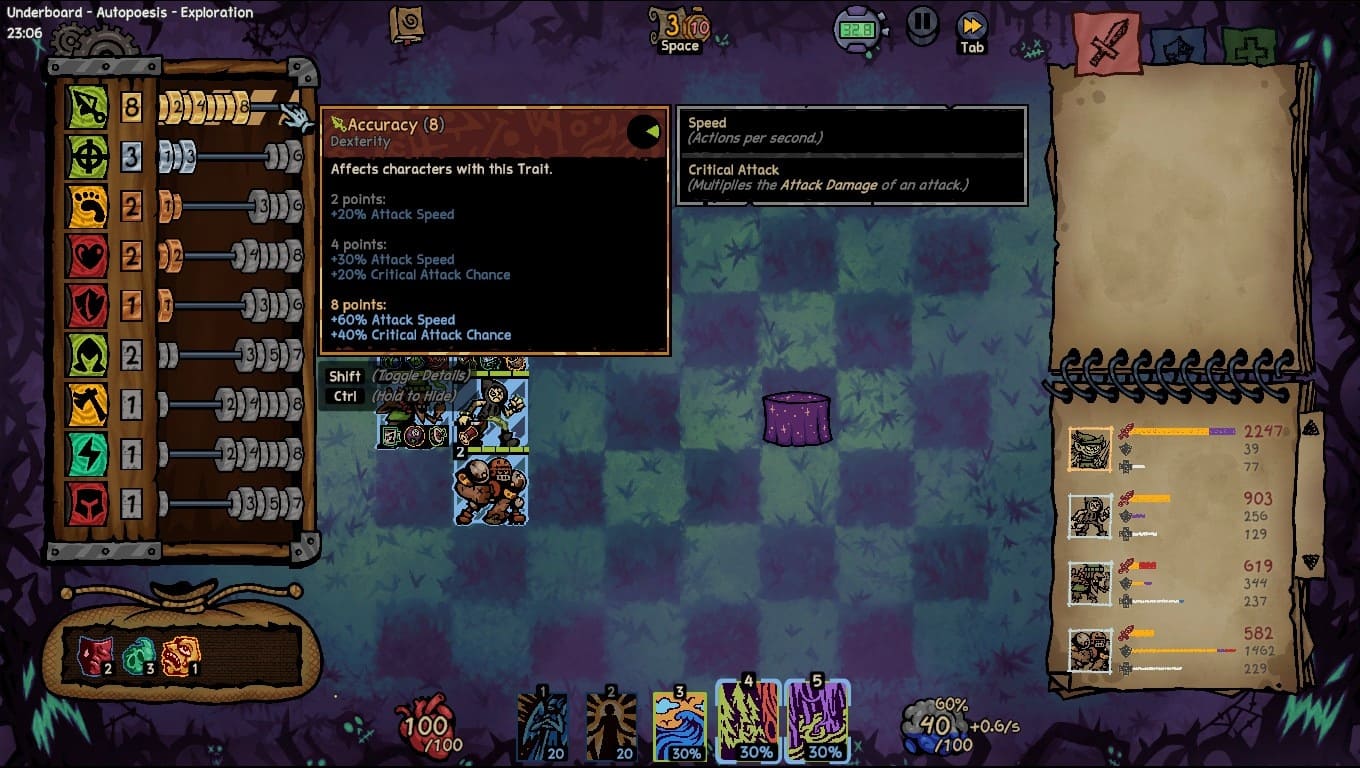Switch to the red sword damage tab

click(x=1107, y=42)
